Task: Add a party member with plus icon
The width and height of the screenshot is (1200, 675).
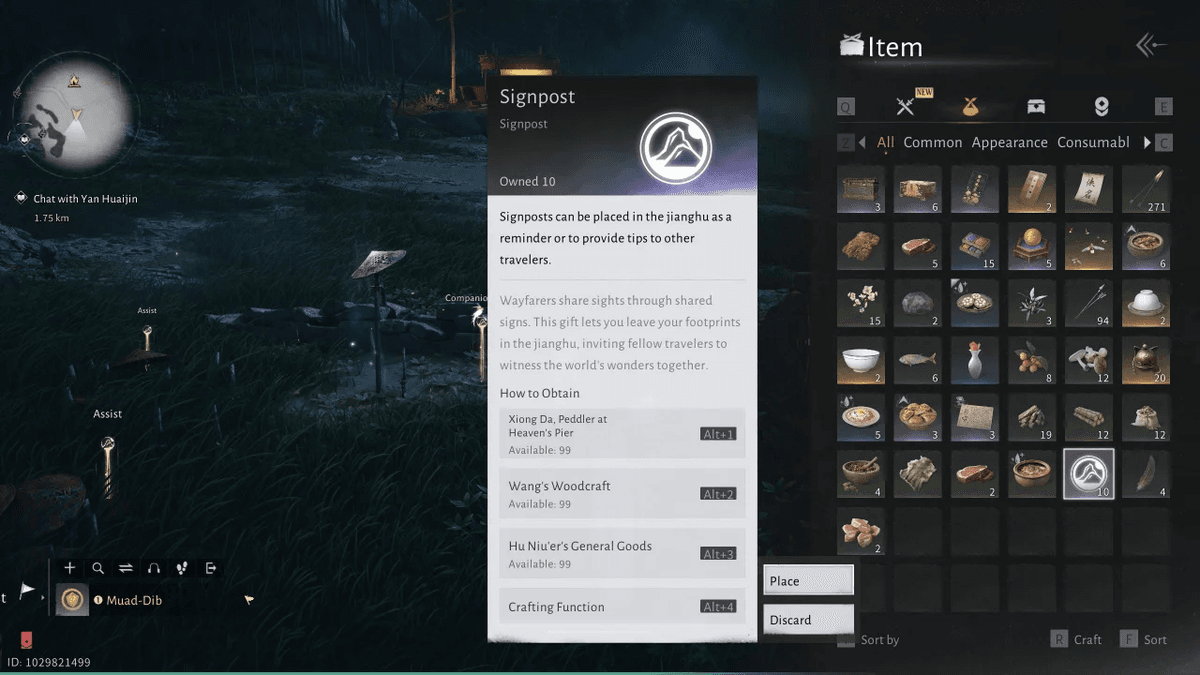Action: pos(70,568)
